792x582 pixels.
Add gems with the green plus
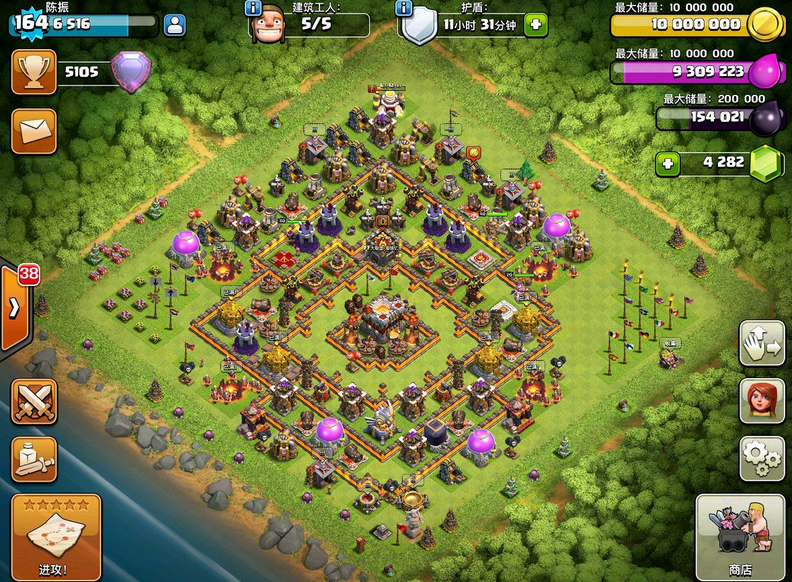click(x=667, y=162)
